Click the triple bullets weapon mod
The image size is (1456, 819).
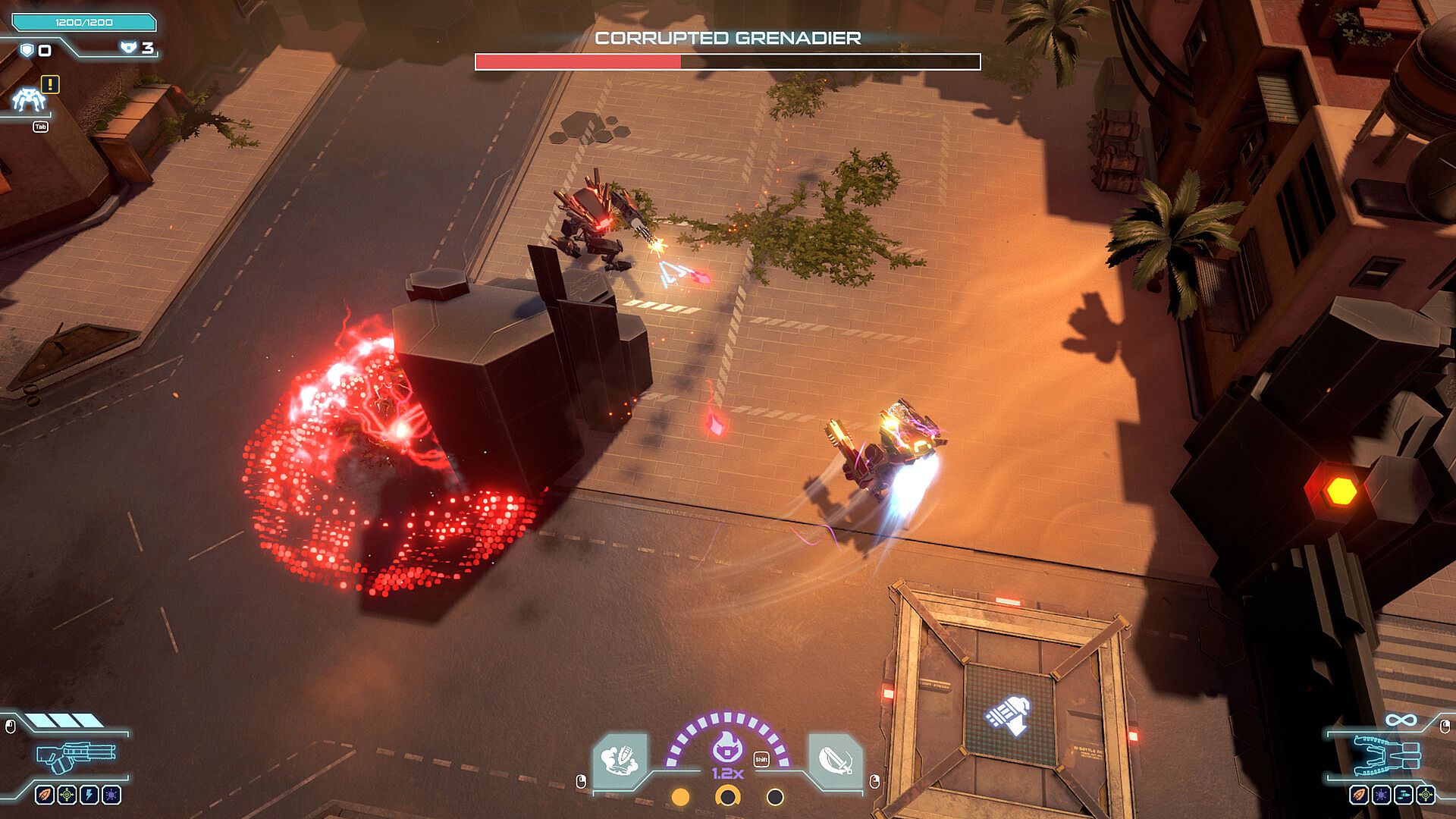[x=1404, y=795]
